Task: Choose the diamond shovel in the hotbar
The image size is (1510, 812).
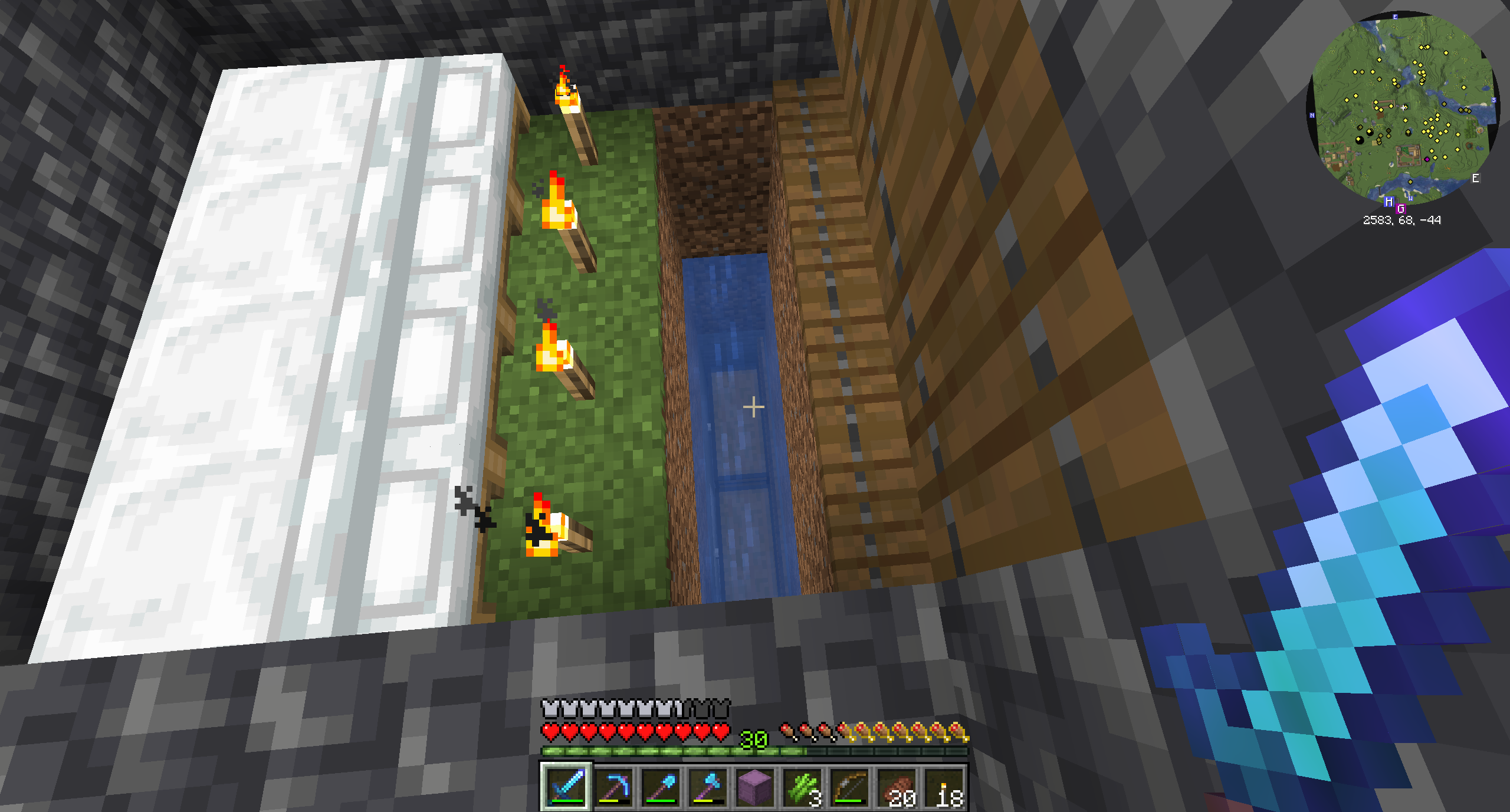Action: pyautogui.click(x=661, y=787)
